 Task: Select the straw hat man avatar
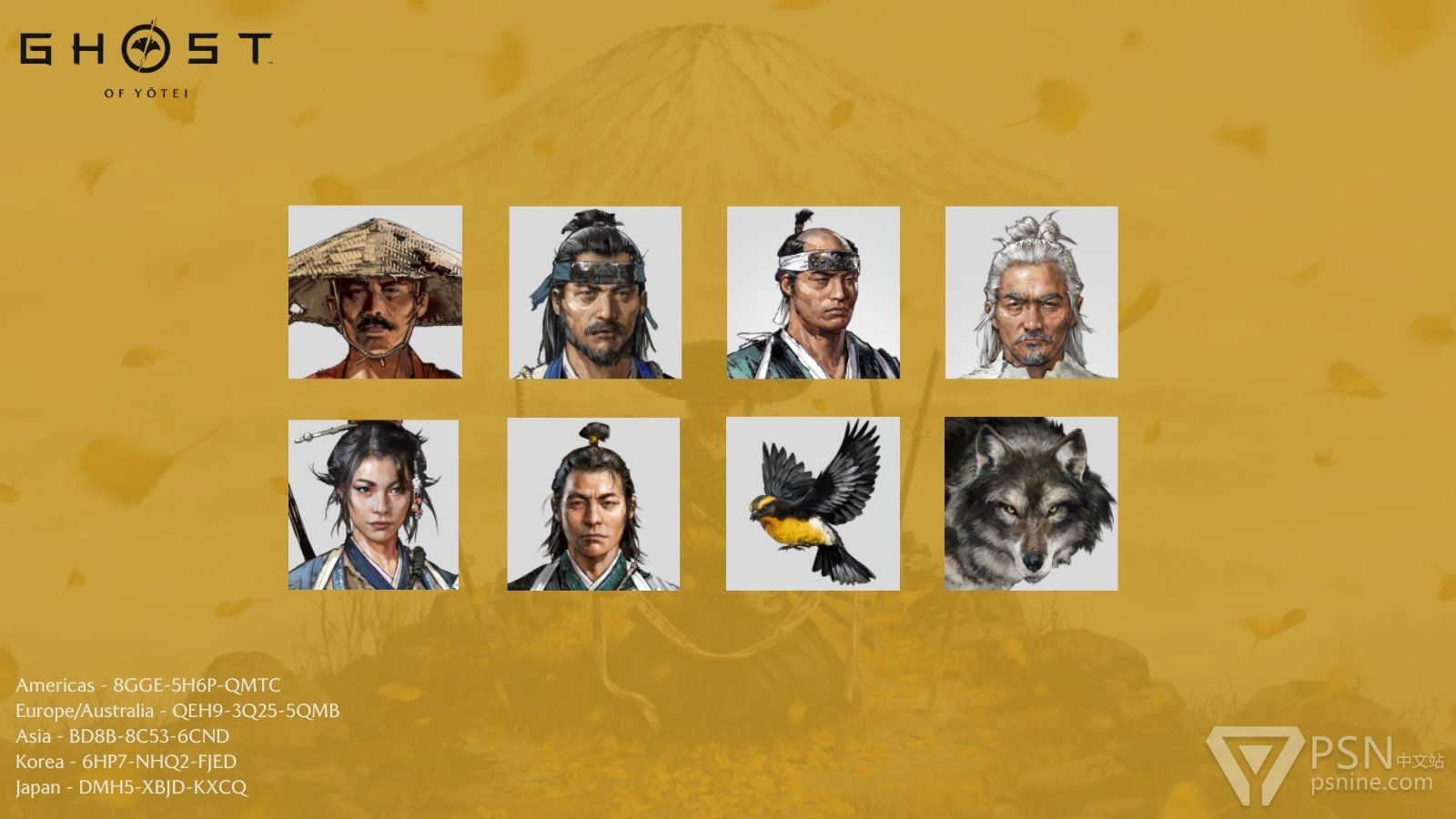[x=375, y=292]
